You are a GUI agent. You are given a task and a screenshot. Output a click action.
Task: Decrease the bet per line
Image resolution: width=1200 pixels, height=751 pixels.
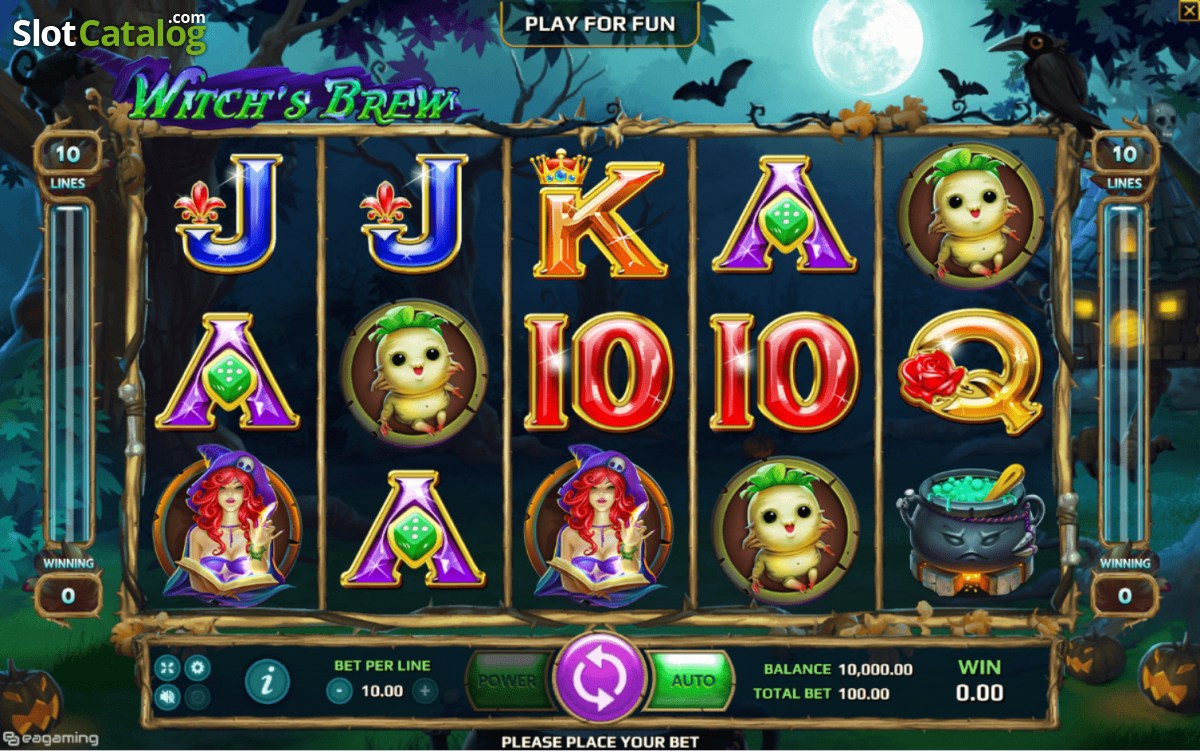pyautogui.click(x=340, y=690)
